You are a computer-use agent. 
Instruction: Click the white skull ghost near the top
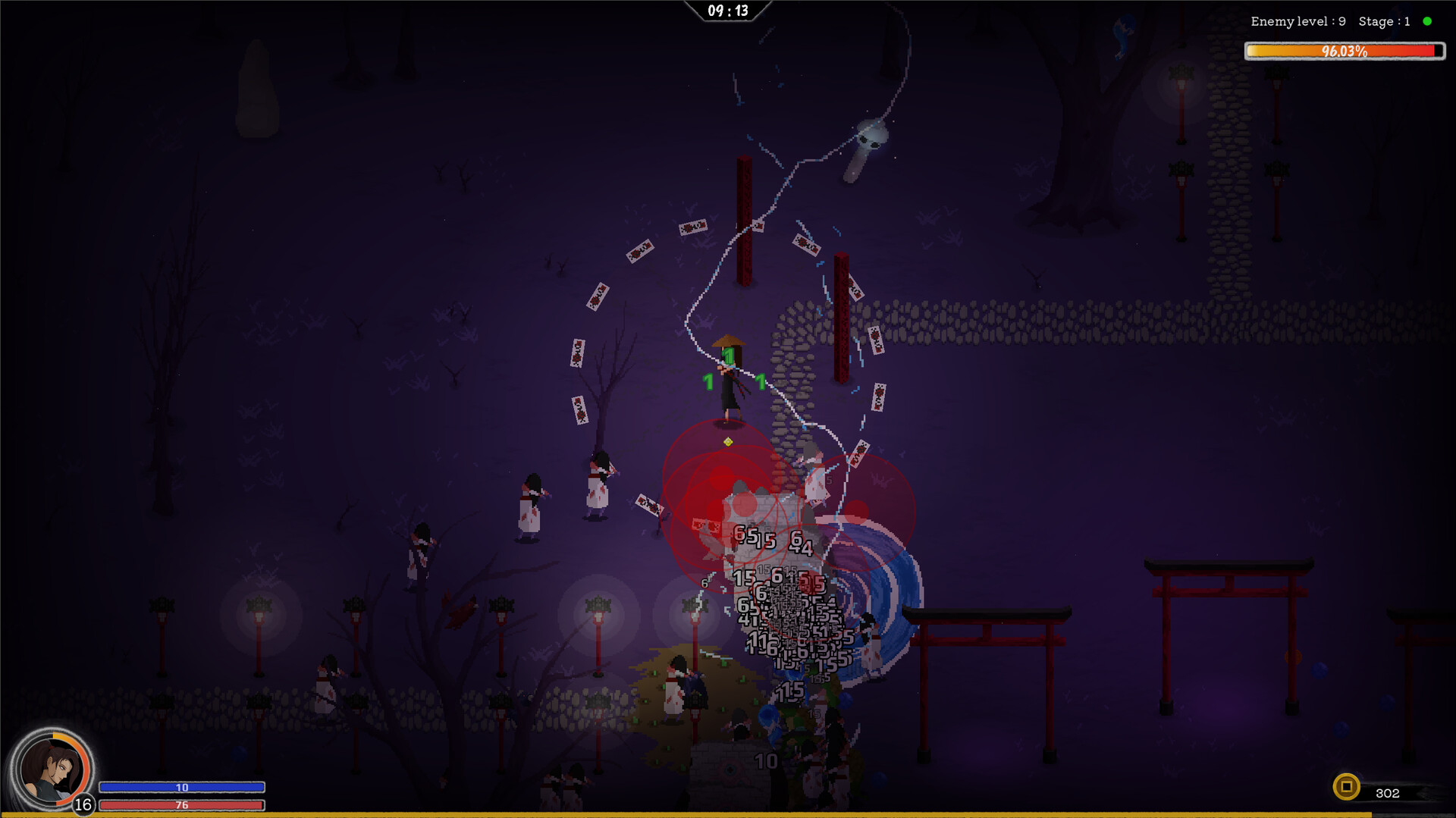pyautogui.click(x=871, y=140)
